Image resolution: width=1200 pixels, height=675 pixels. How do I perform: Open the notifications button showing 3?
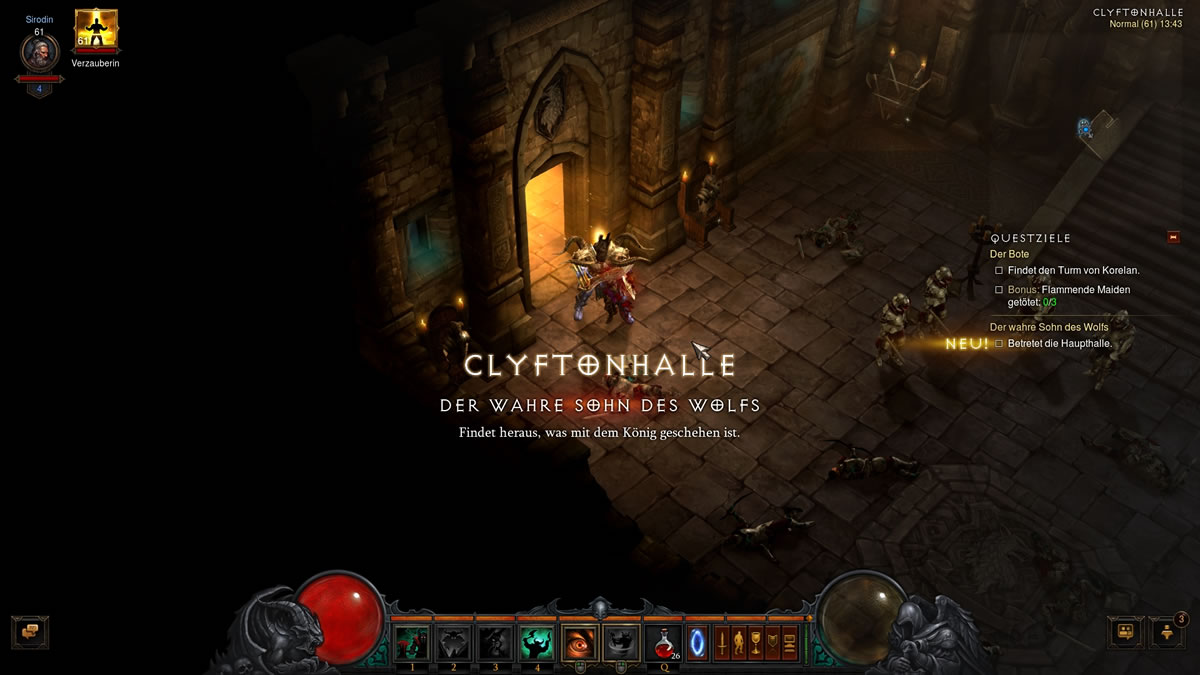[x=1167, y=632]
